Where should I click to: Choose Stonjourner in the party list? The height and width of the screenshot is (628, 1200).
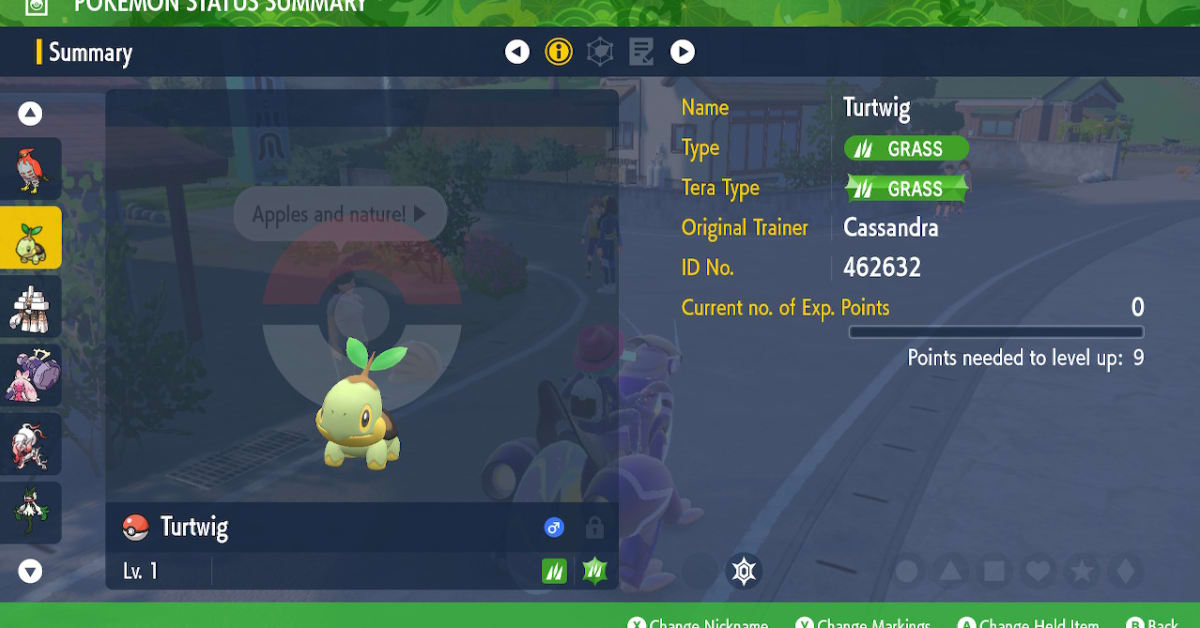point(30,306)
